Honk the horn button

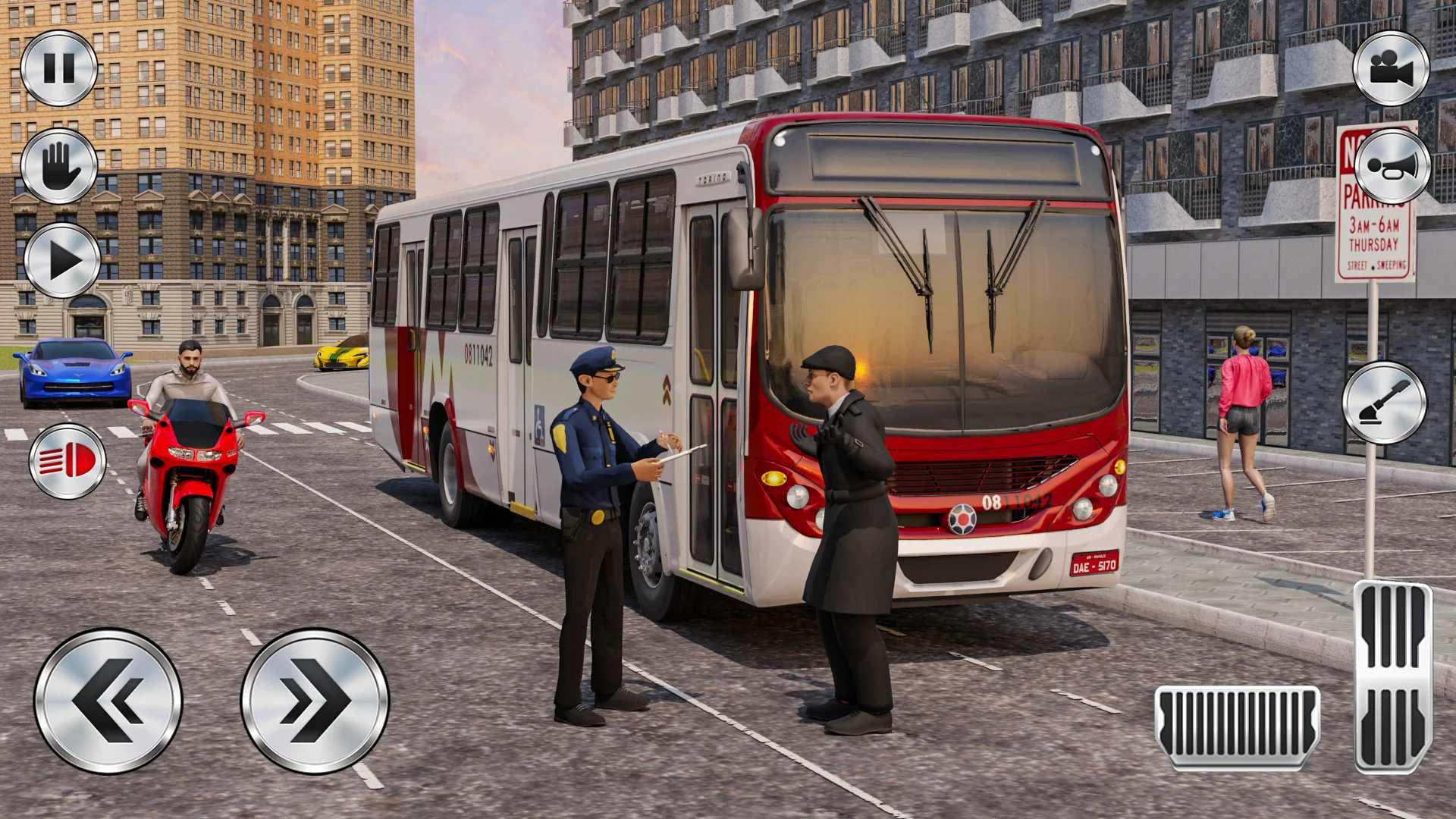pyautogui.click(x=1392, y=166)
